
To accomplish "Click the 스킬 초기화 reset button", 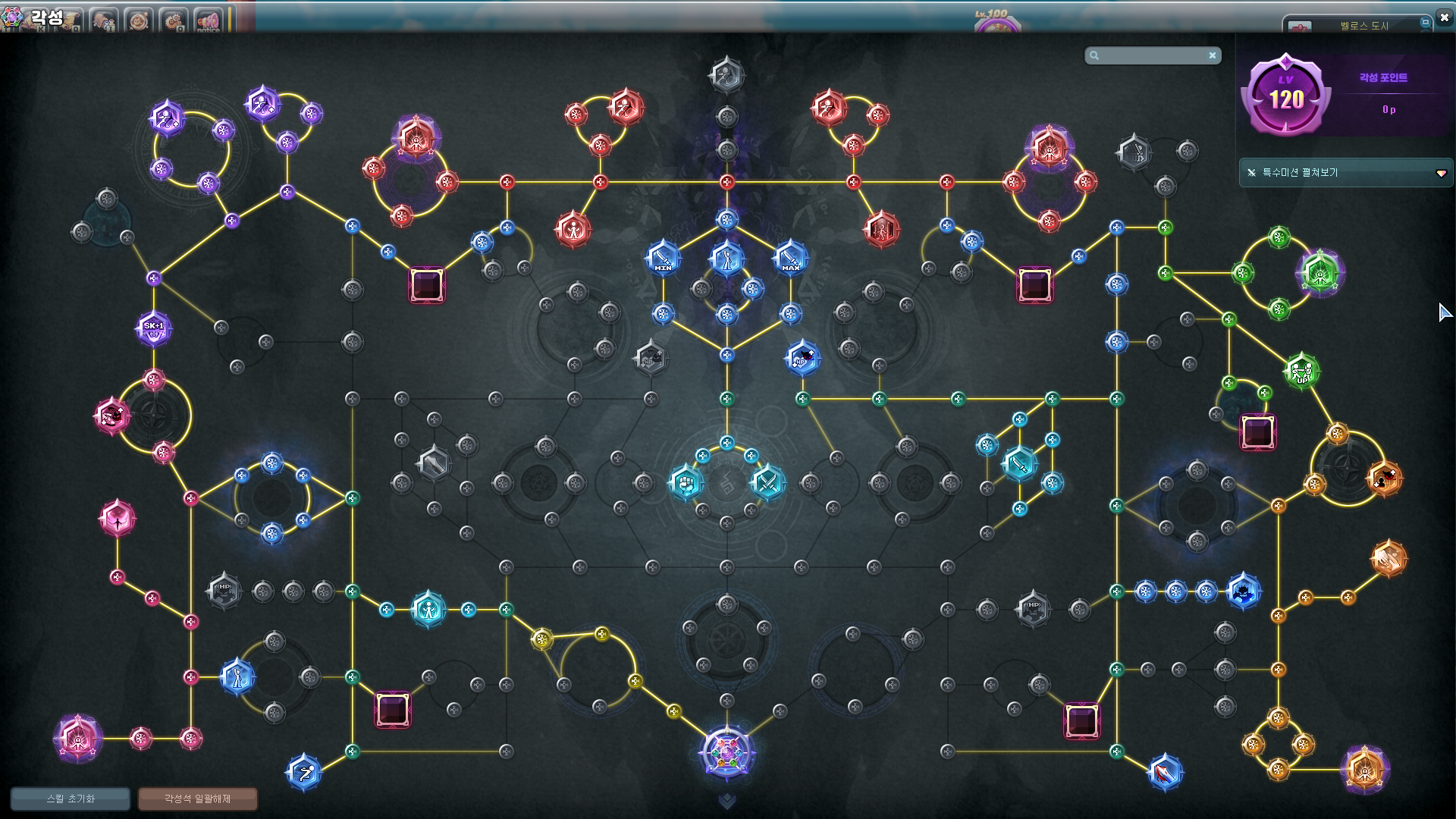I will pyautogui.click(x=71, y=799).
